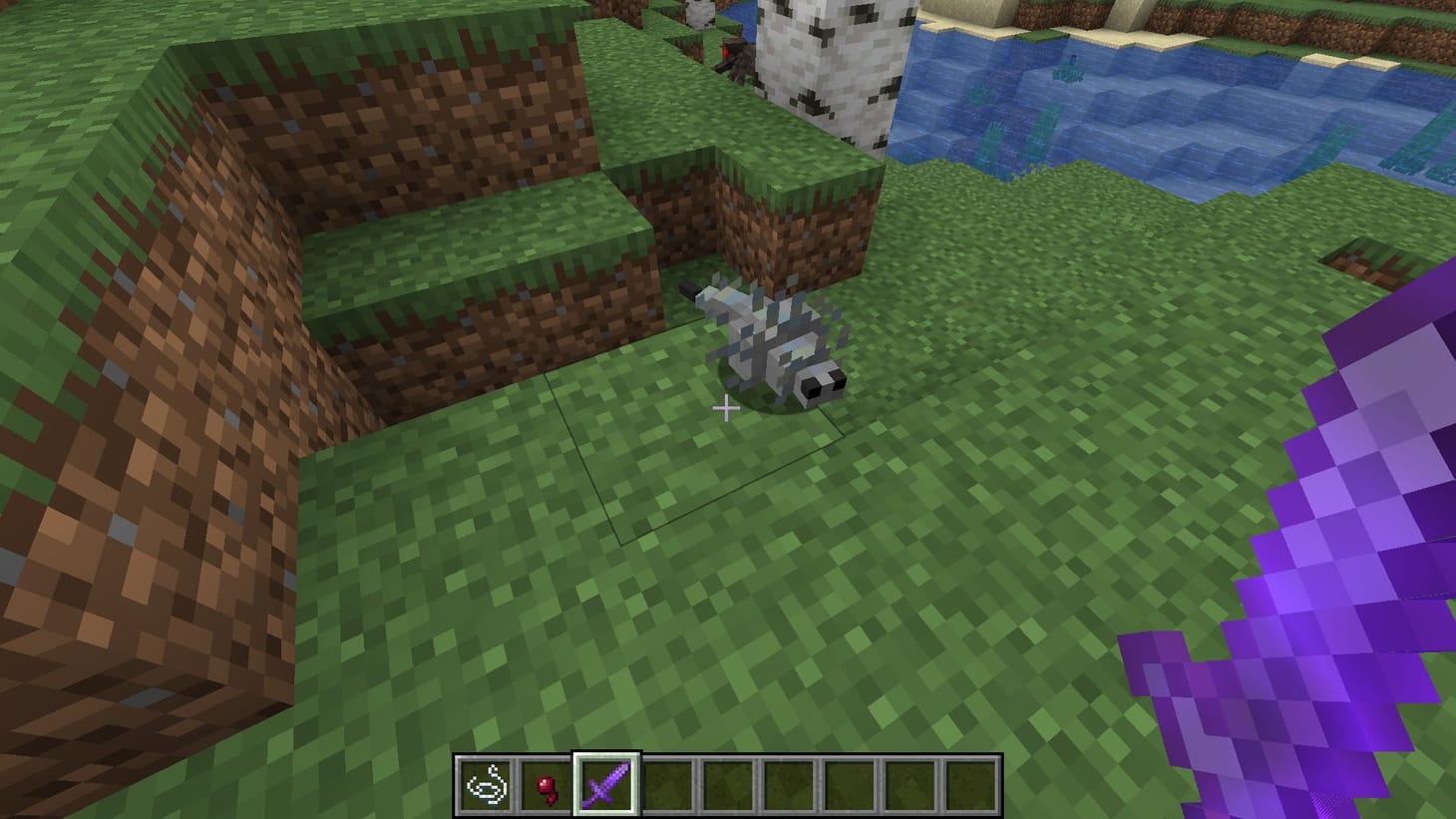
Task: Click the outlined grass block under the crosshair
Action: pos(698,459)
